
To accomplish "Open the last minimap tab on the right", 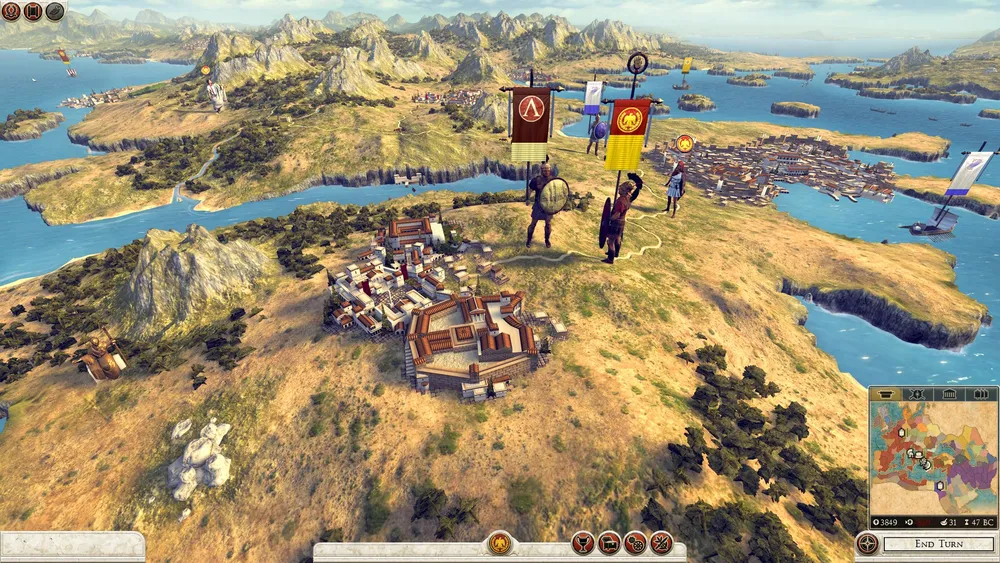I will click(980, 394).
